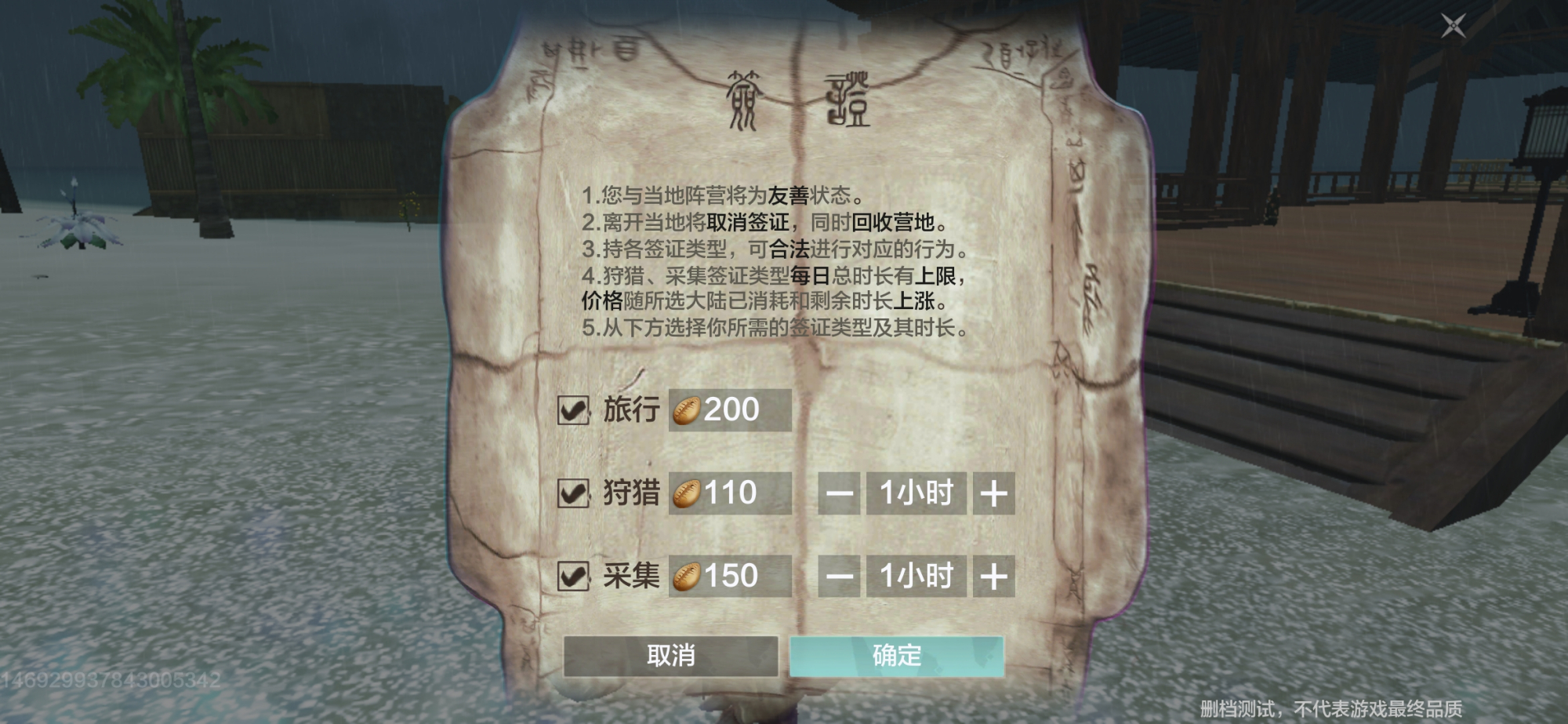Click the 1小时 duration display for 狩猎
Image resolution: width=1568 pixels, height=724 pixels.
point(916,493)
